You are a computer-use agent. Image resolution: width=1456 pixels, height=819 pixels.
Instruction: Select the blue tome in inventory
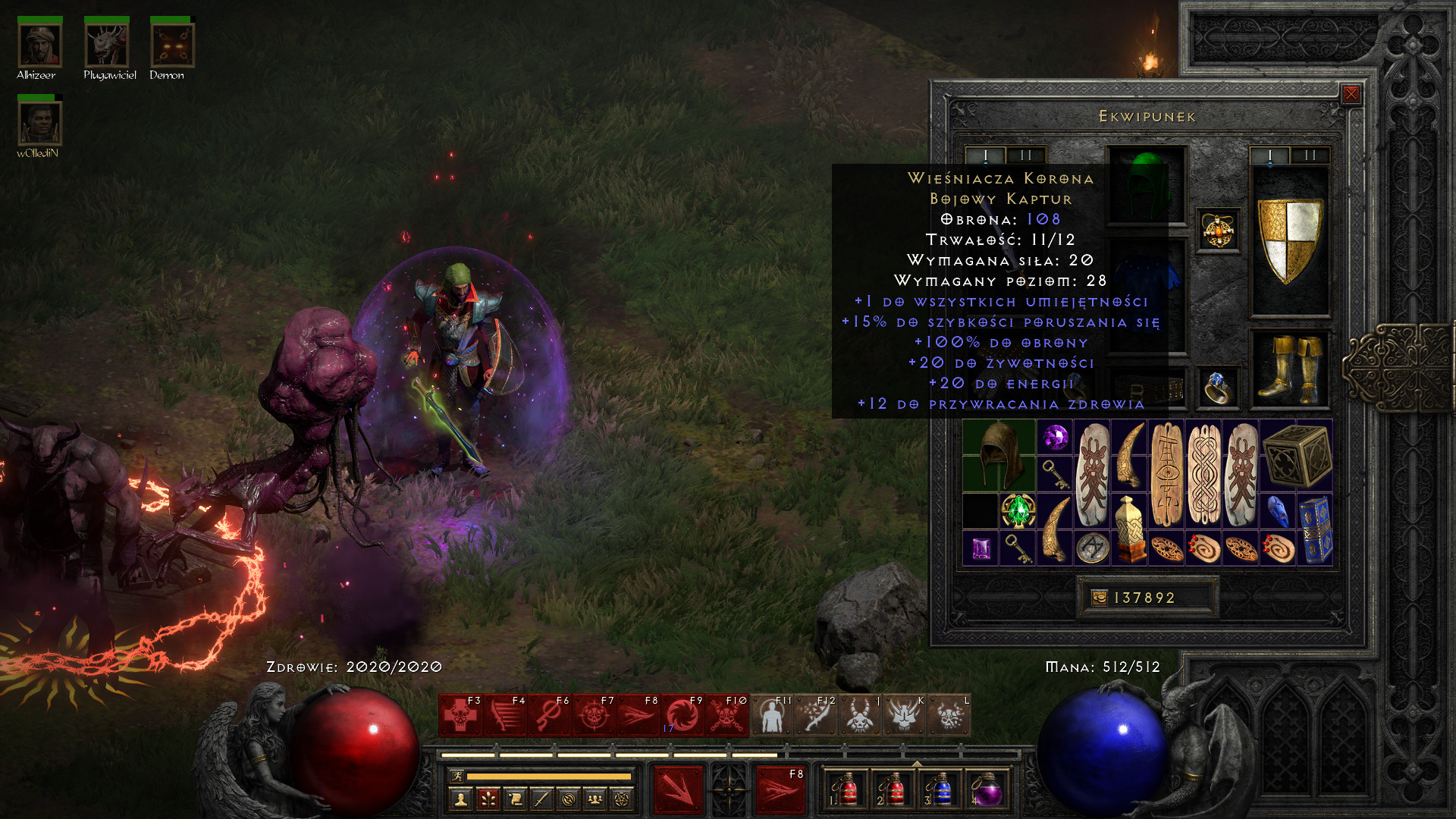tap(1315, 529)
